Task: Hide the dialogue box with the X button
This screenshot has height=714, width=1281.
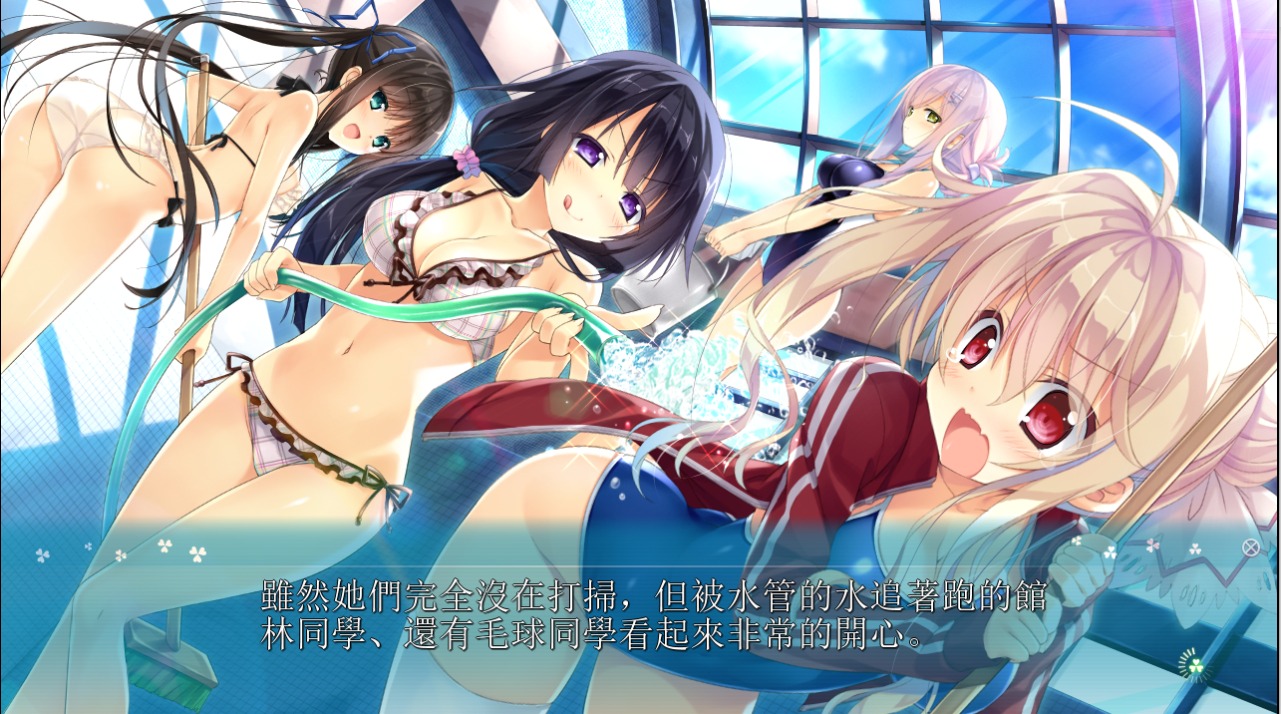Action: [1249, 547]
